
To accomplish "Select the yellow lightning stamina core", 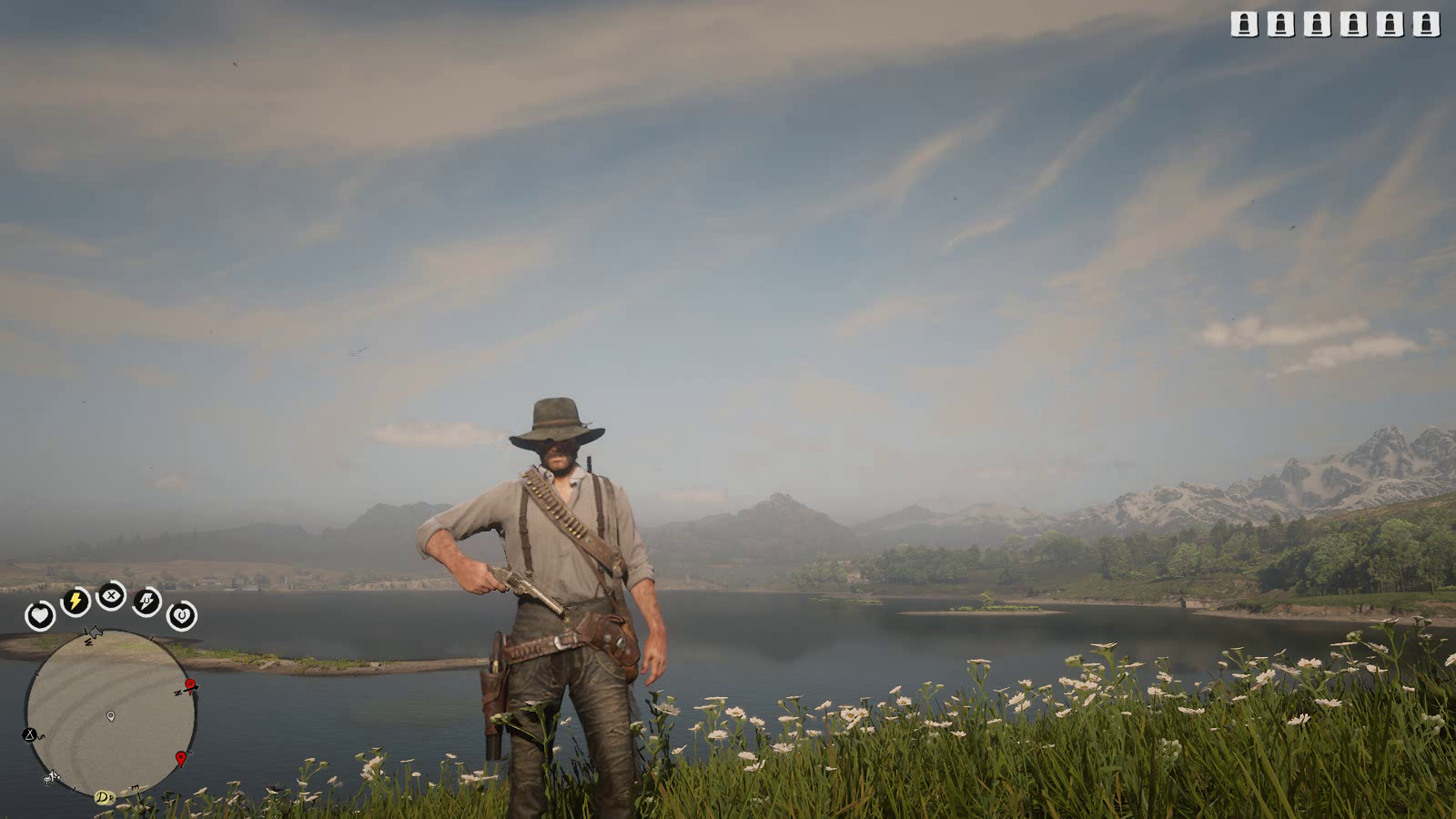I will point(75,602).
